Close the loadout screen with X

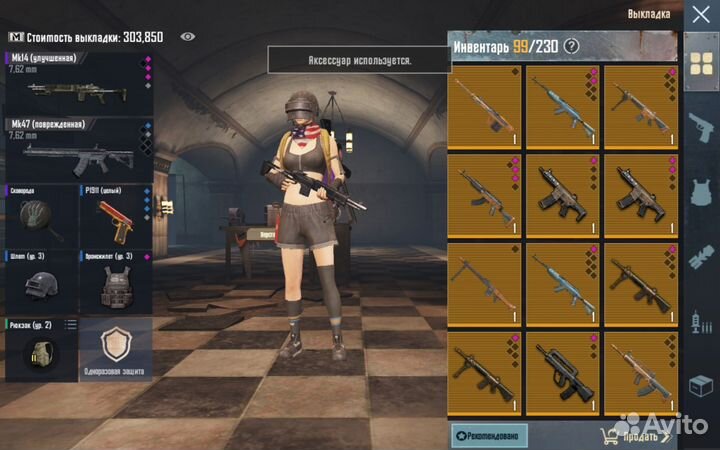point(699,14)
